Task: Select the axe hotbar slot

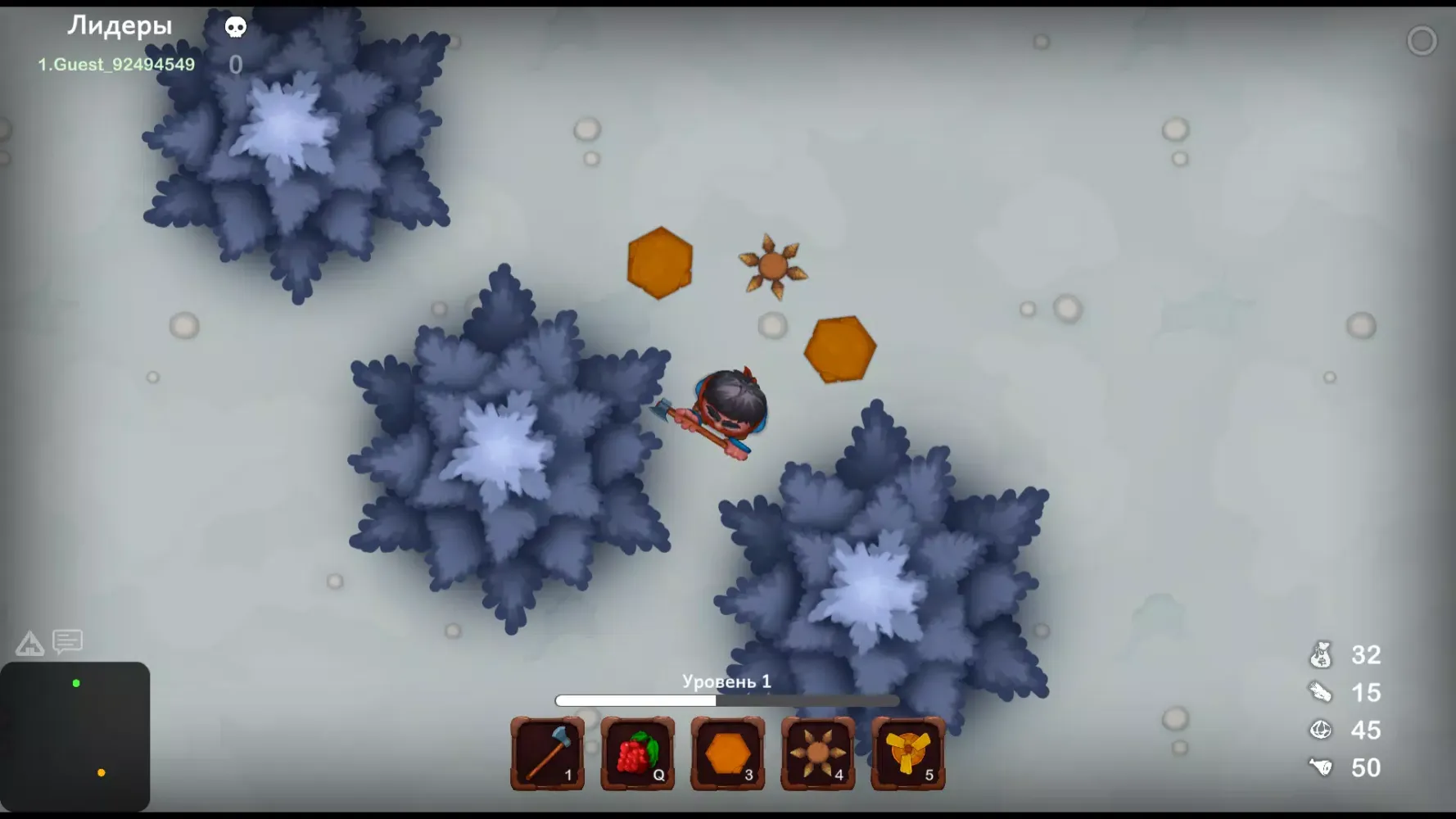Action: tap(548, 753)
